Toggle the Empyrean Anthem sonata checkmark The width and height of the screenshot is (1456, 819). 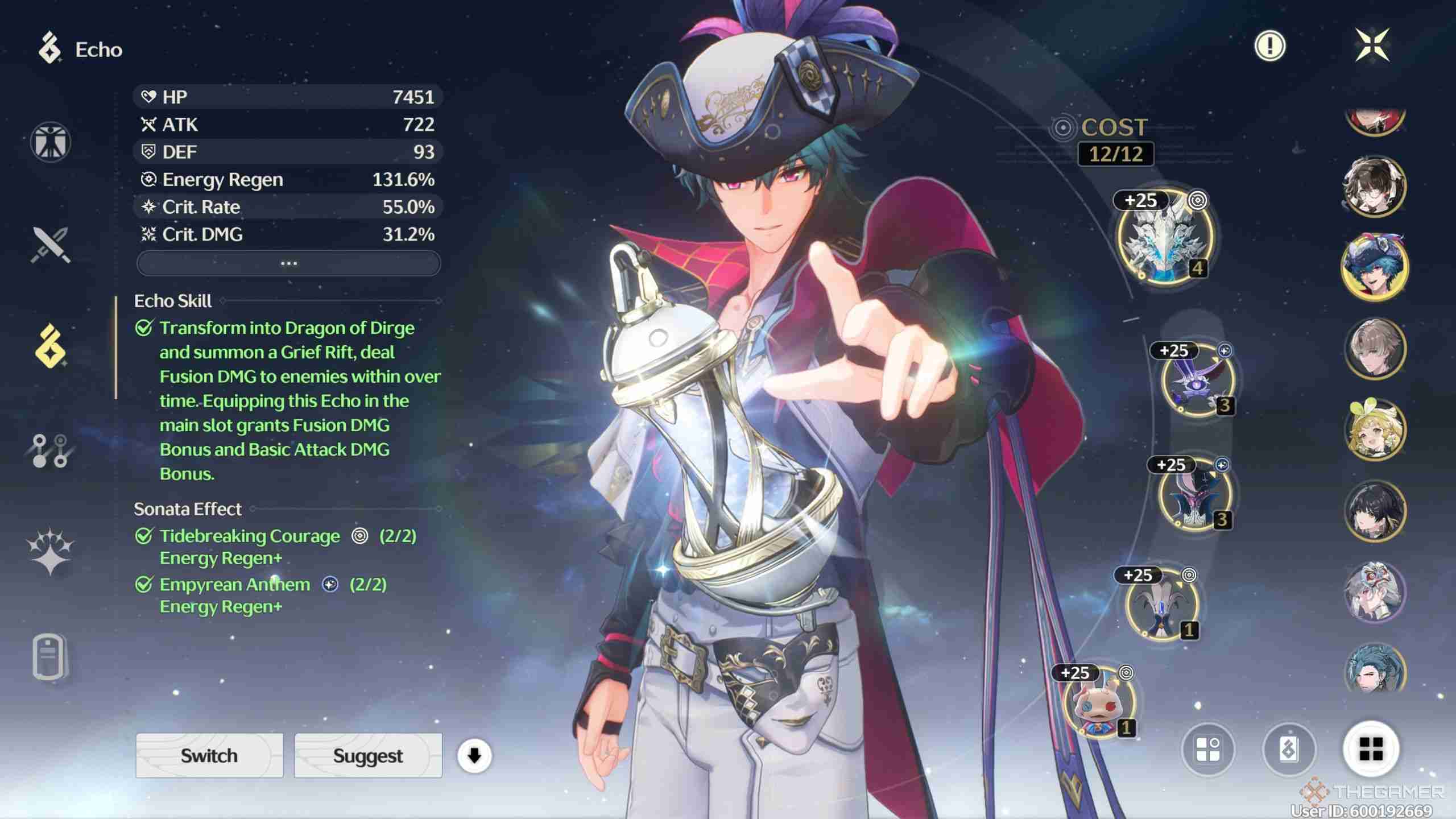coord(143,585)
